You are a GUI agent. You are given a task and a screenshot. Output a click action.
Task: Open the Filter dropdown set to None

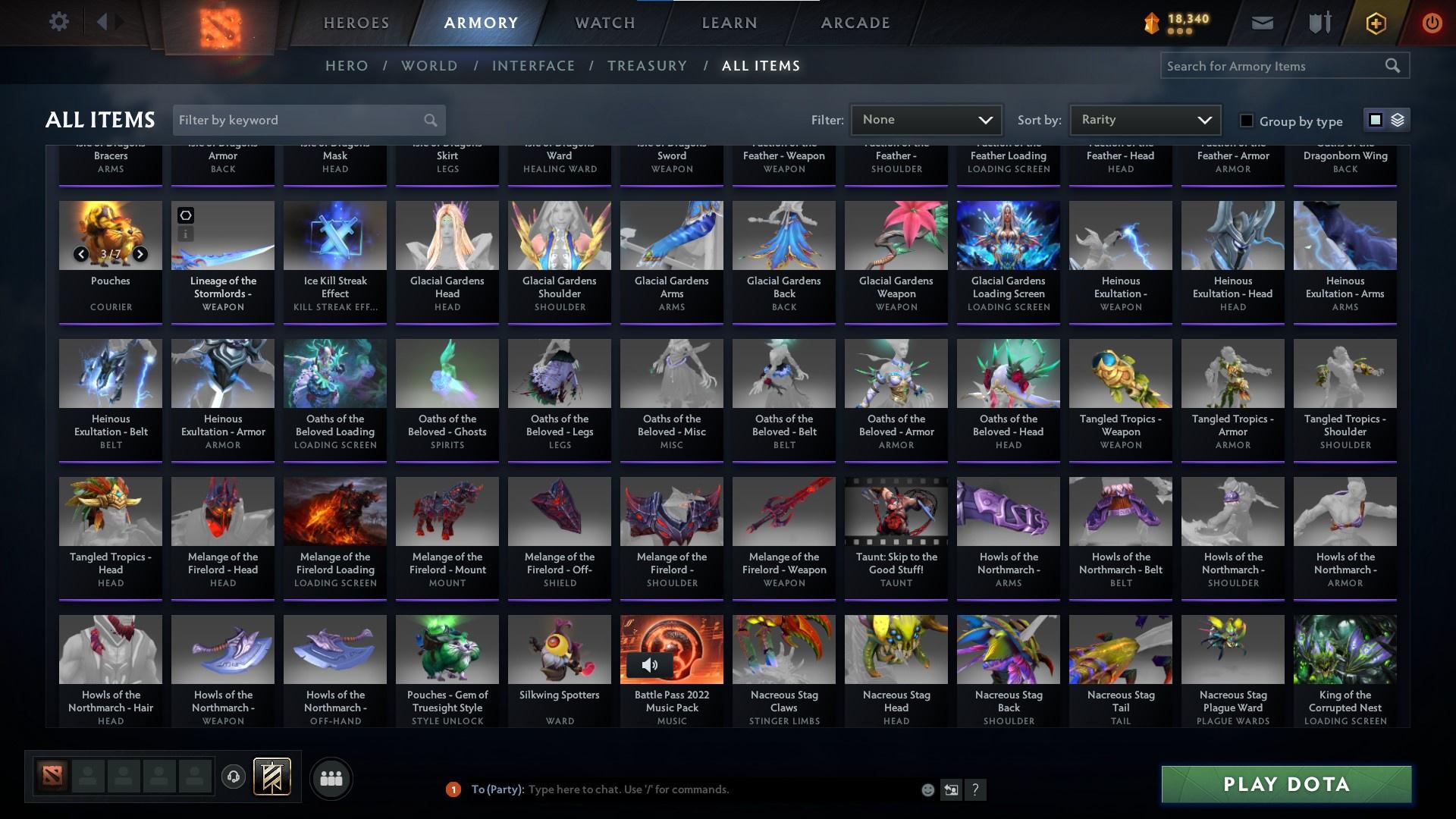(x=926, y=119)
